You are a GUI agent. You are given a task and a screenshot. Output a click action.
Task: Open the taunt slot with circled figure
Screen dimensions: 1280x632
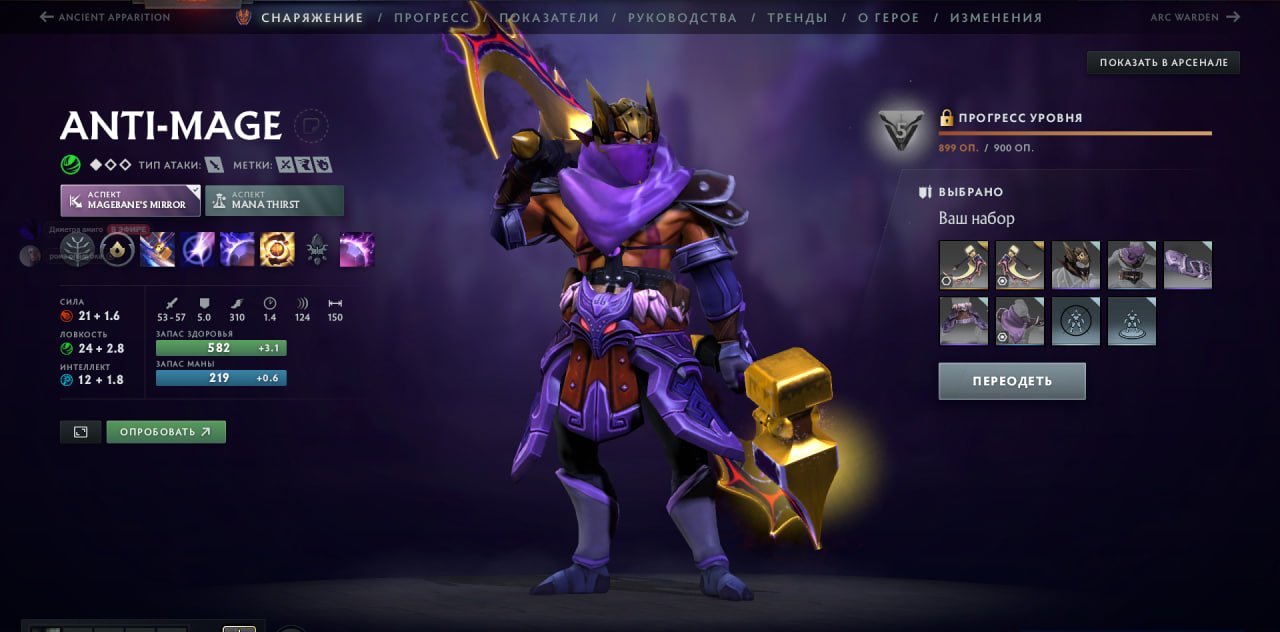(x=1075, y=321)
